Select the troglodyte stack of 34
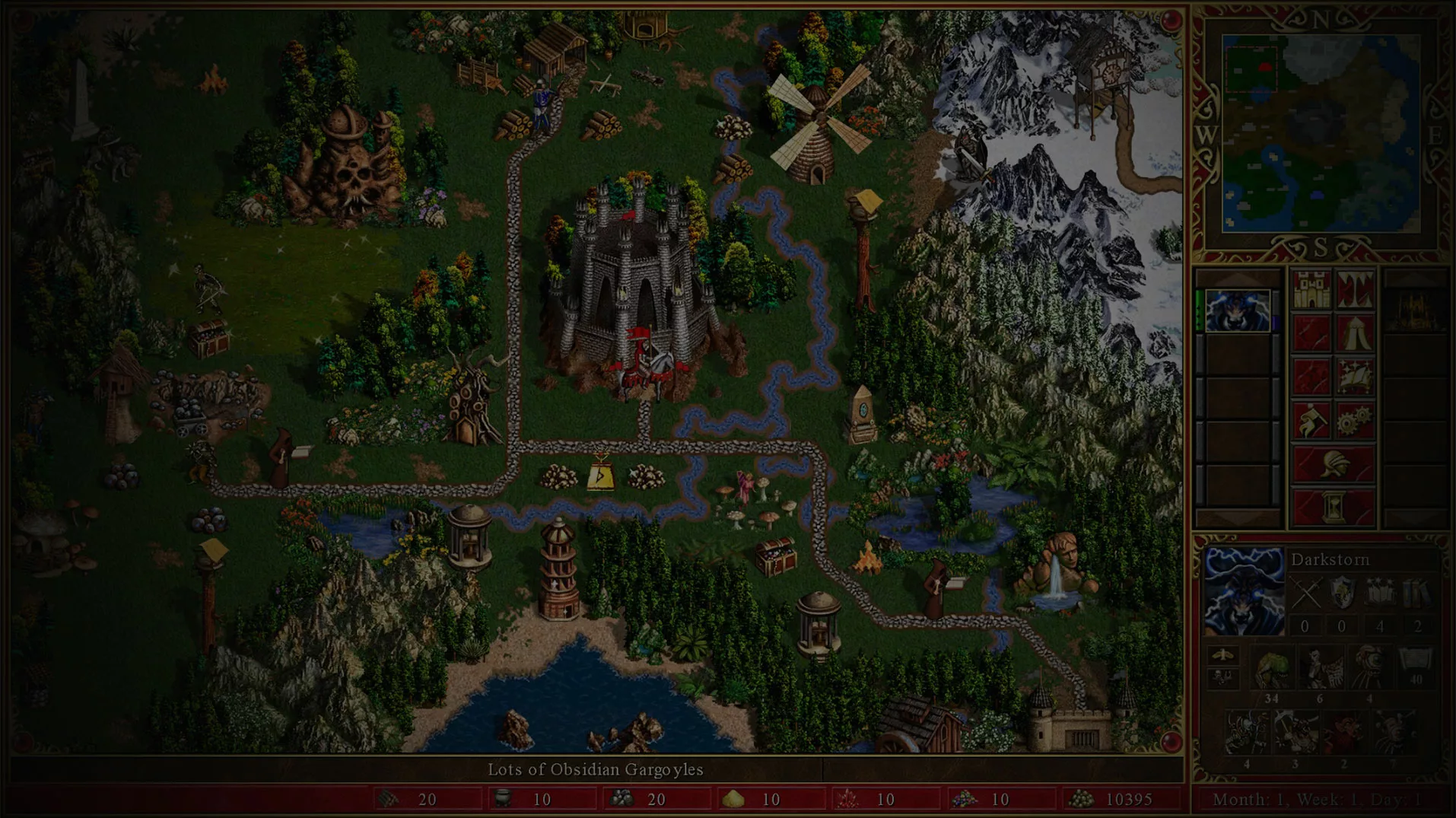 (1271, 673)
